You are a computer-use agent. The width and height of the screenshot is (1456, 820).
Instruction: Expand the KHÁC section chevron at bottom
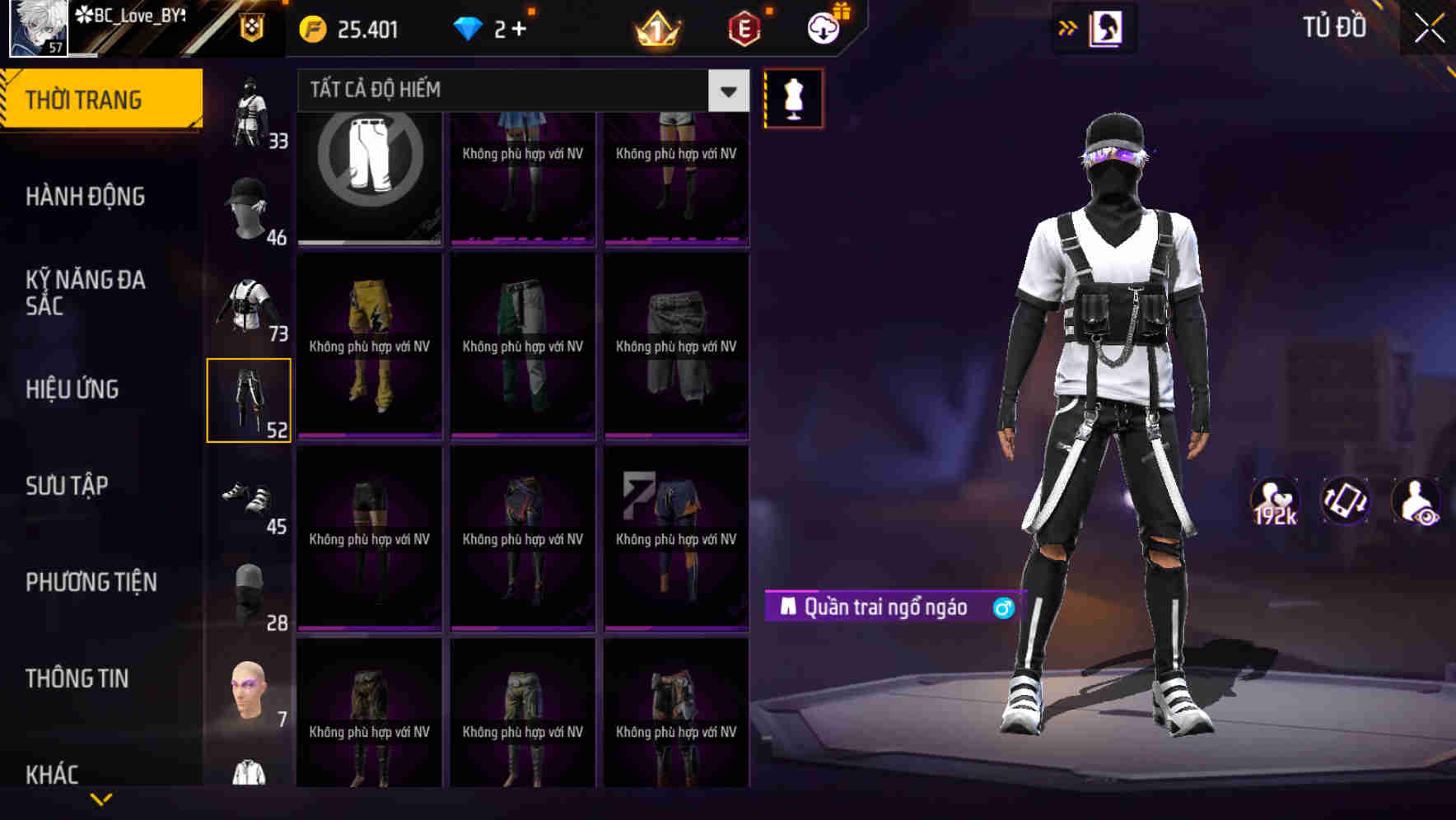tap(100, 797)
